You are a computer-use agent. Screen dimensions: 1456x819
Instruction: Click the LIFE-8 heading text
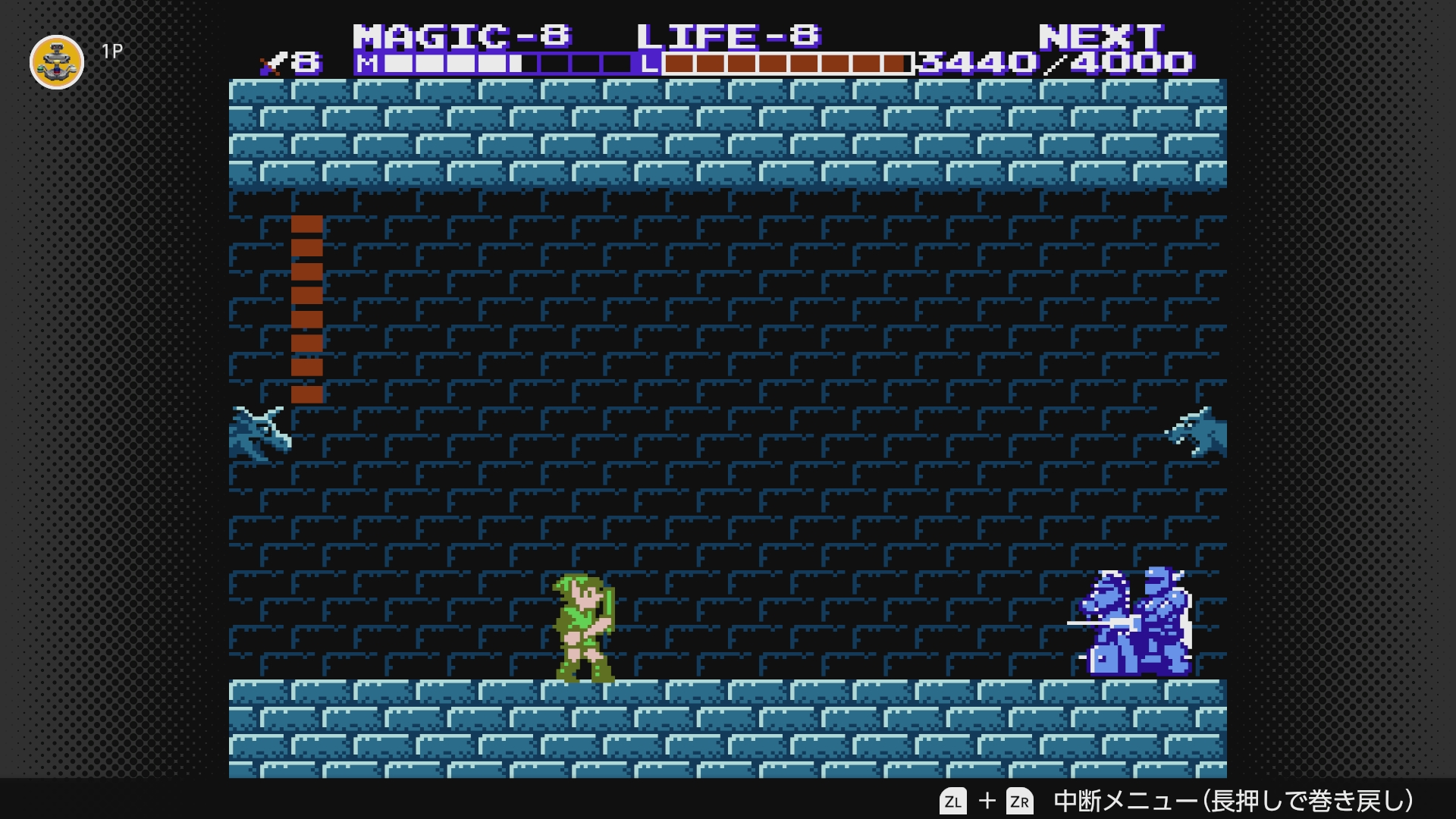pyautogui.click(x=728, y=34)
